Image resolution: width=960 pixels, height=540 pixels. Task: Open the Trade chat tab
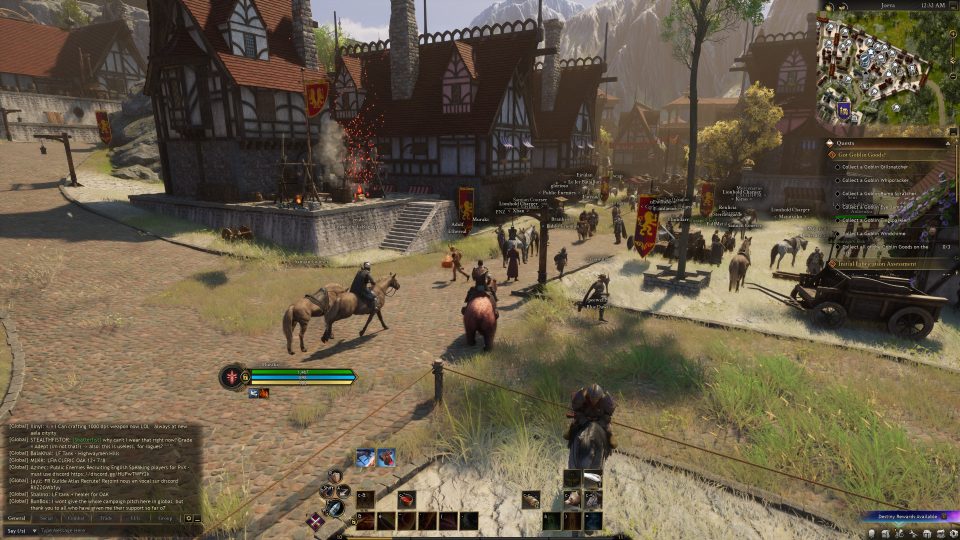click(105, 518)
